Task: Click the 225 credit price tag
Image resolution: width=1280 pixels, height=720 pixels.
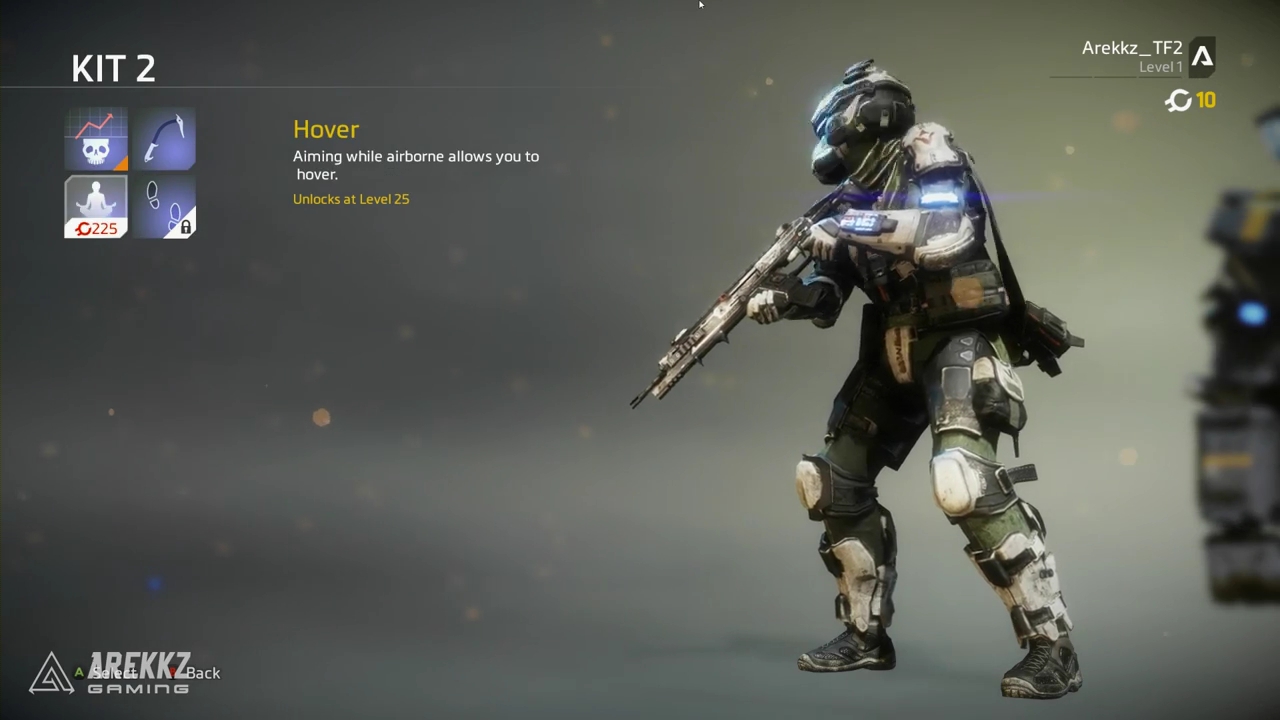Action: pyautogui.click(x=96, y=228)
